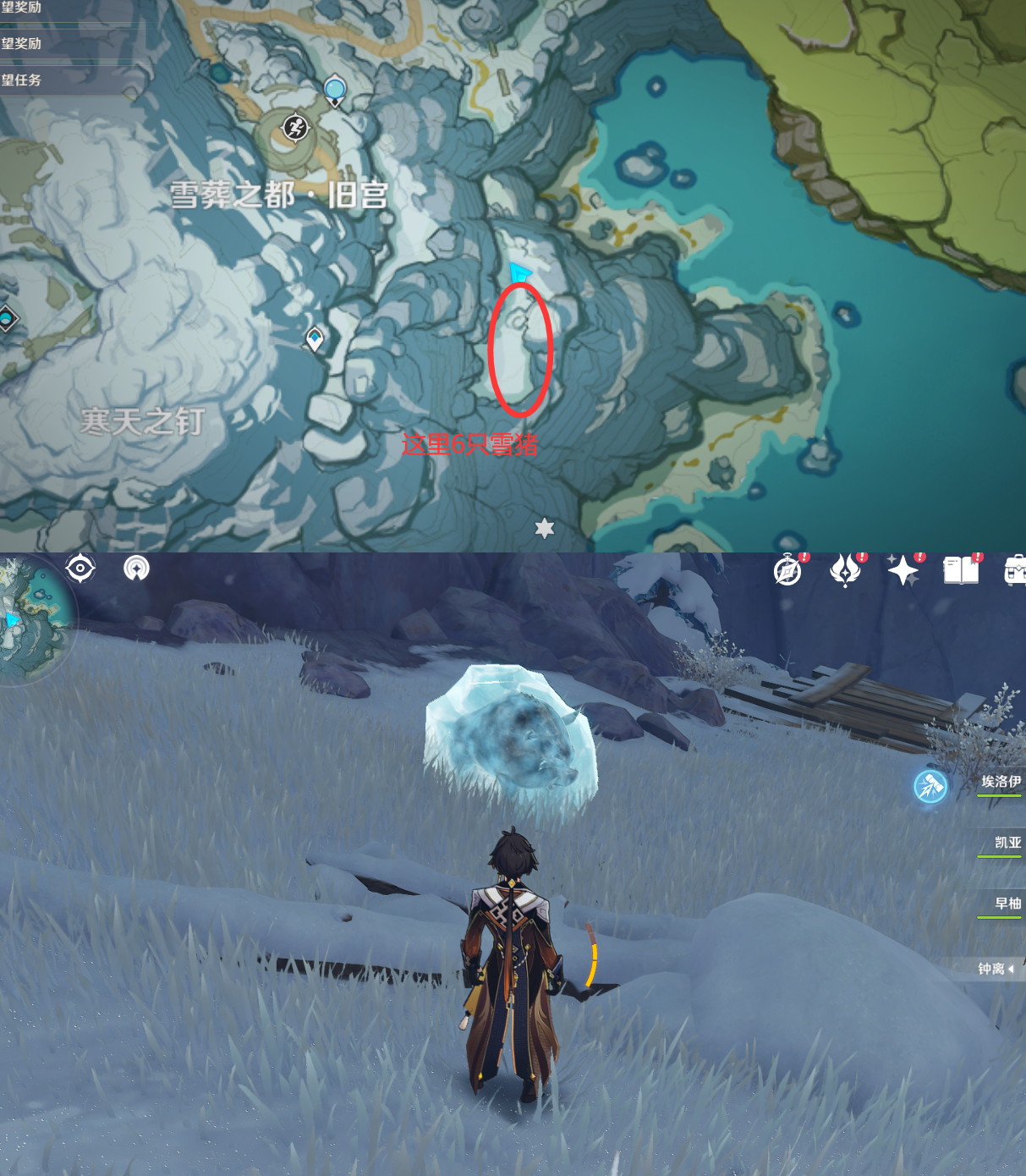Switch to party member 早柚
This screenshot has width=1026, height=1176.
click(x=1007, y=904)
